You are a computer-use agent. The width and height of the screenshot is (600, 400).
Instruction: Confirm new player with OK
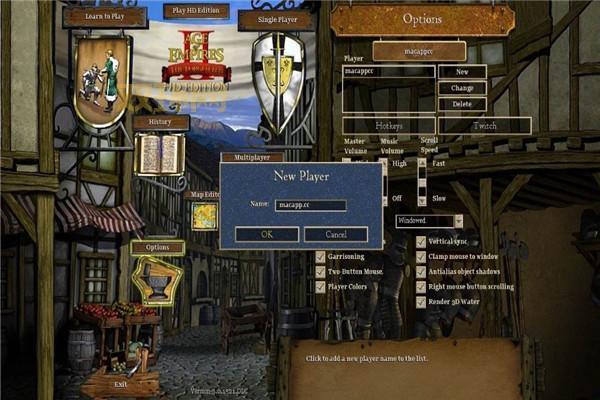point(266,234)
